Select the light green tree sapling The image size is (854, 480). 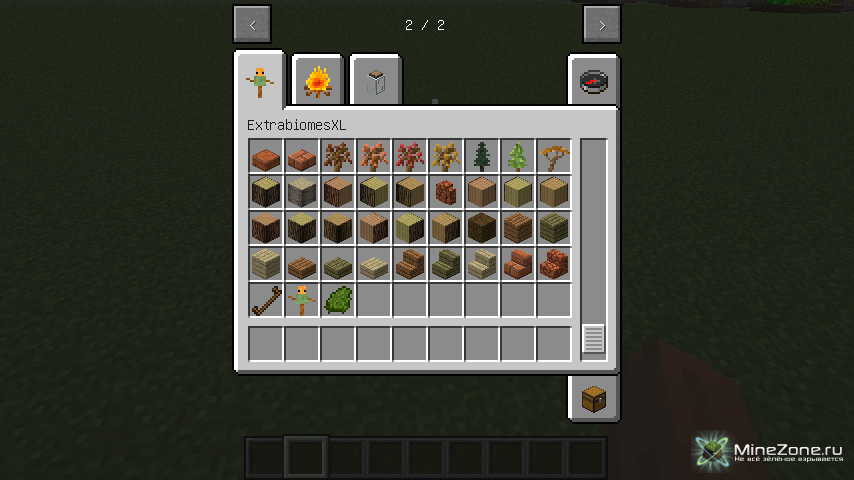coord(518,156)
